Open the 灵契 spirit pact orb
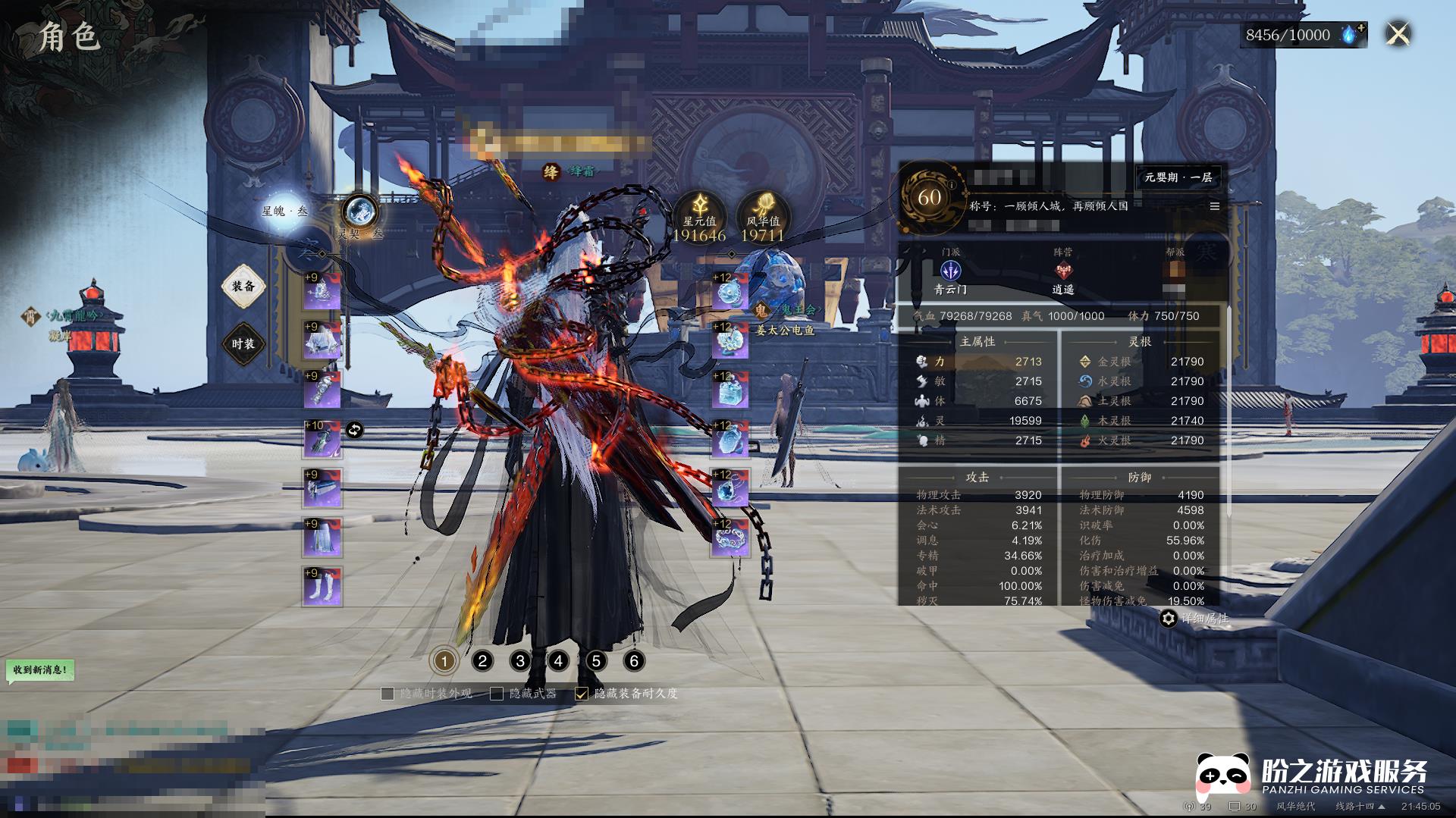The width and height of the screenshot is (1456, 818). coord(359,211)
